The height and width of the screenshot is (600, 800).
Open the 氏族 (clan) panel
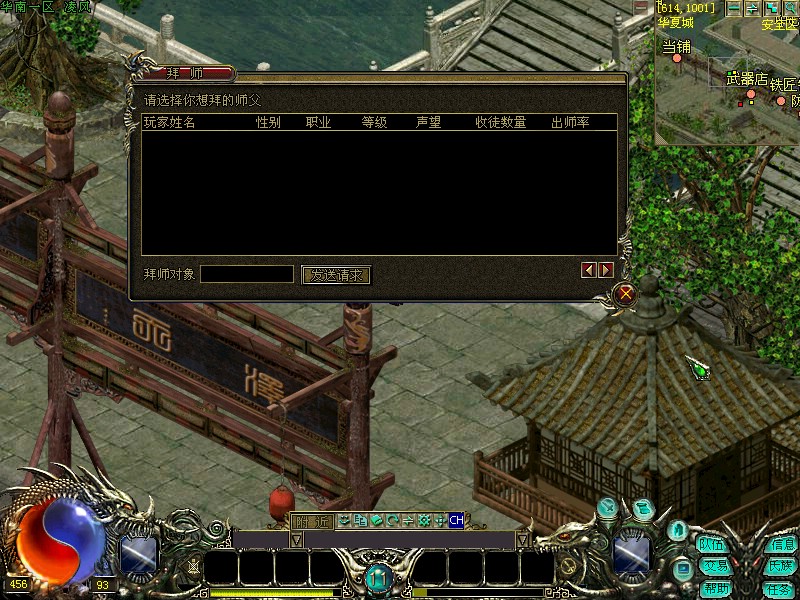[x=781, y=566]
